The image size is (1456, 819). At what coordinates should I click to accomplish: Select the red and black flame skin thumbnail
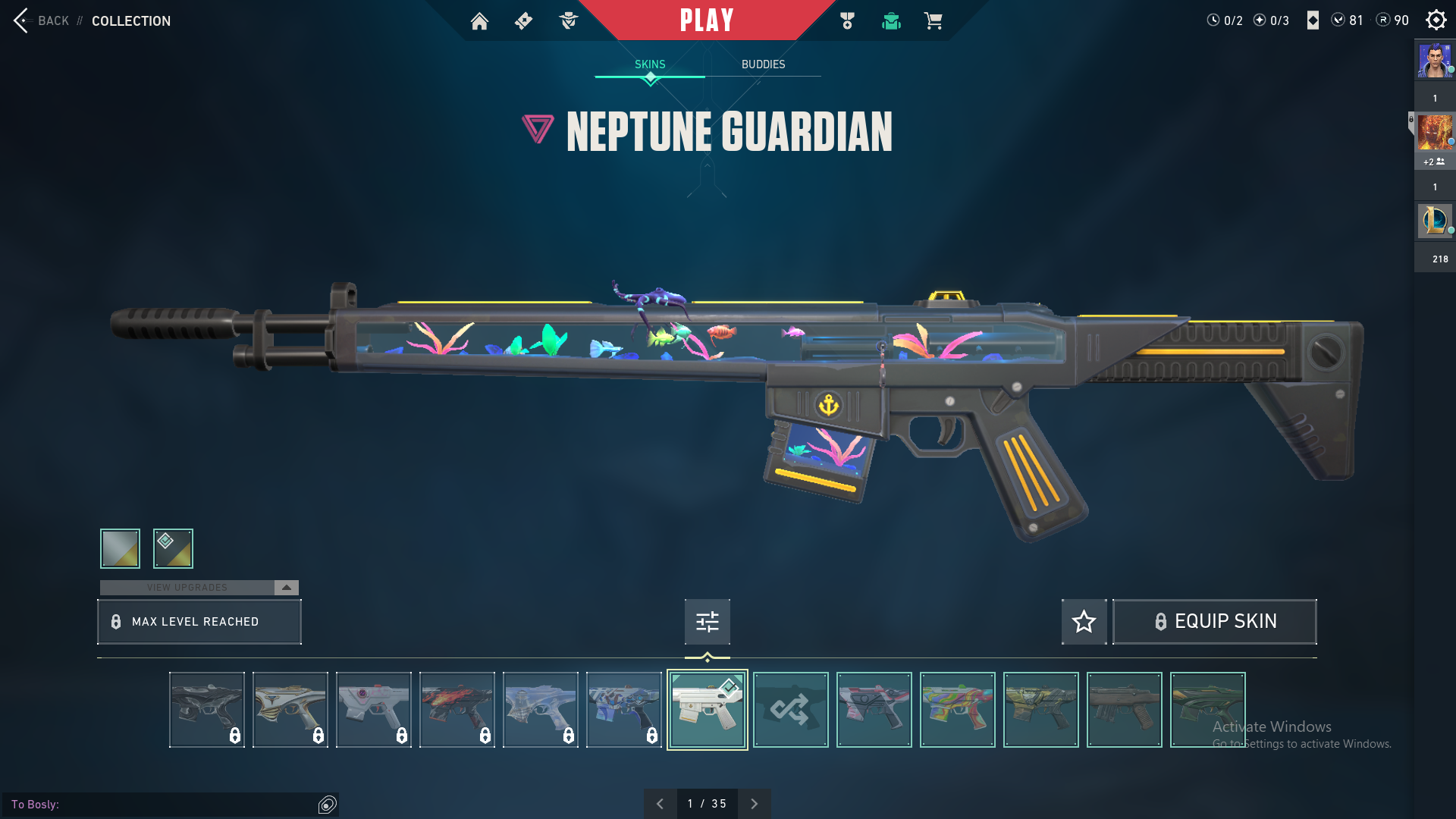click(x=457, y=710)
